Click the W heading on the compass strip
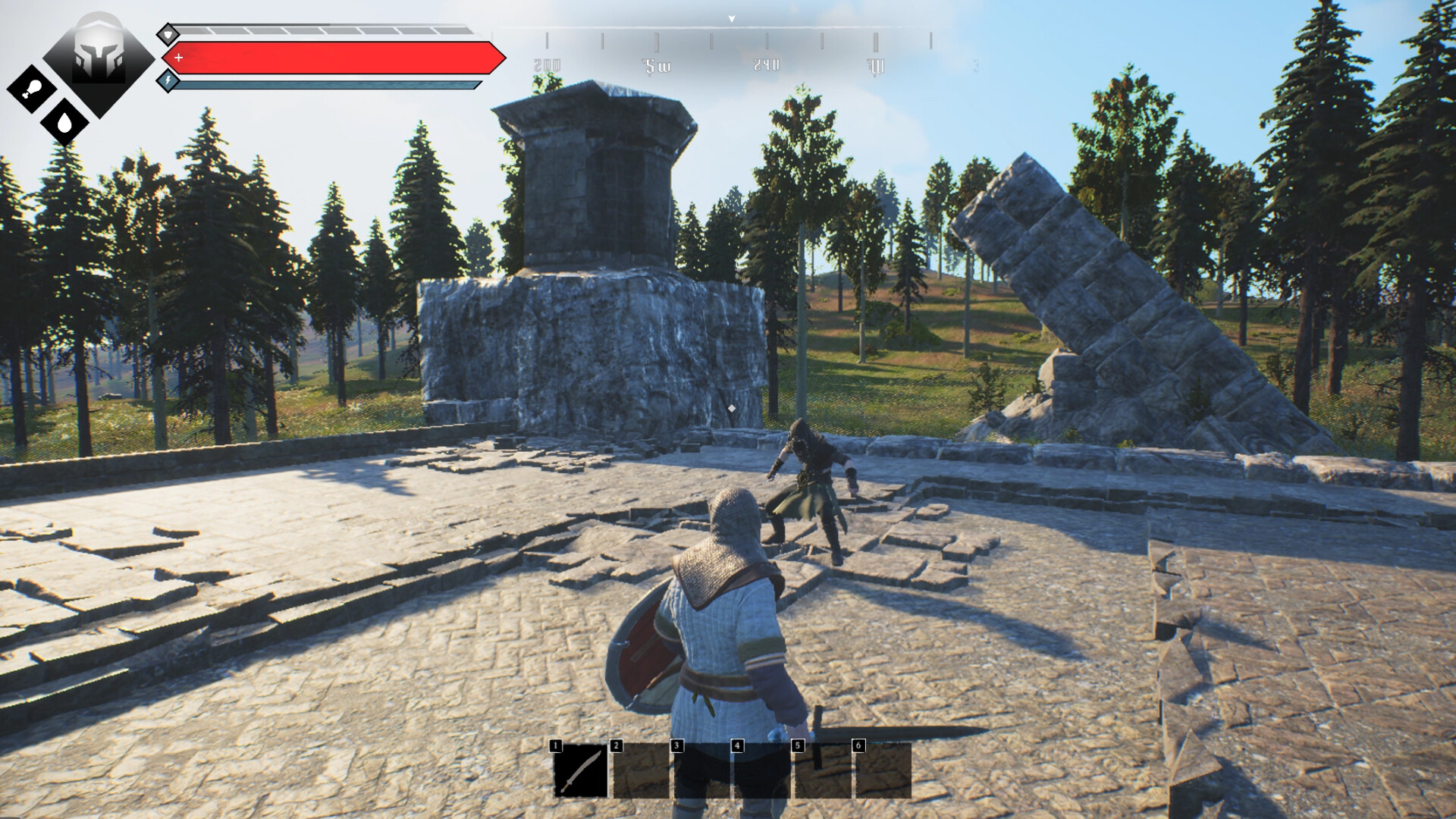 click(877, 67)
